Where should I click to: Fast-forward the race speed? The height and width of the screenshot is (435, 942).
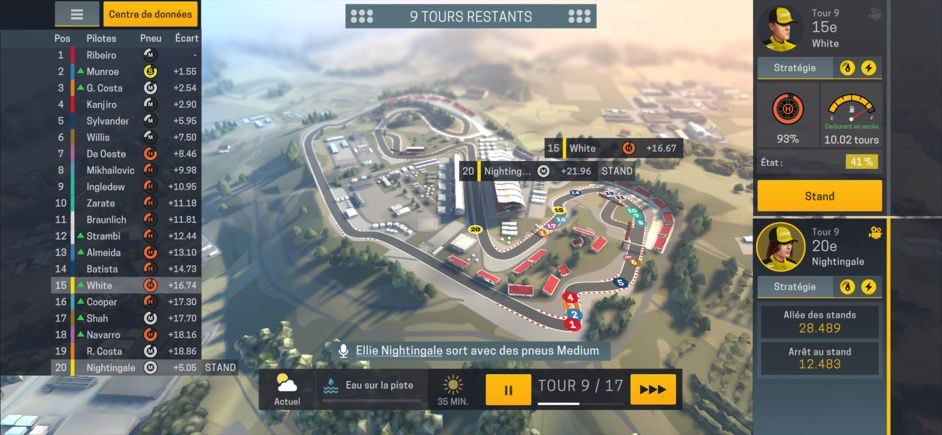[x=652, y=389]
